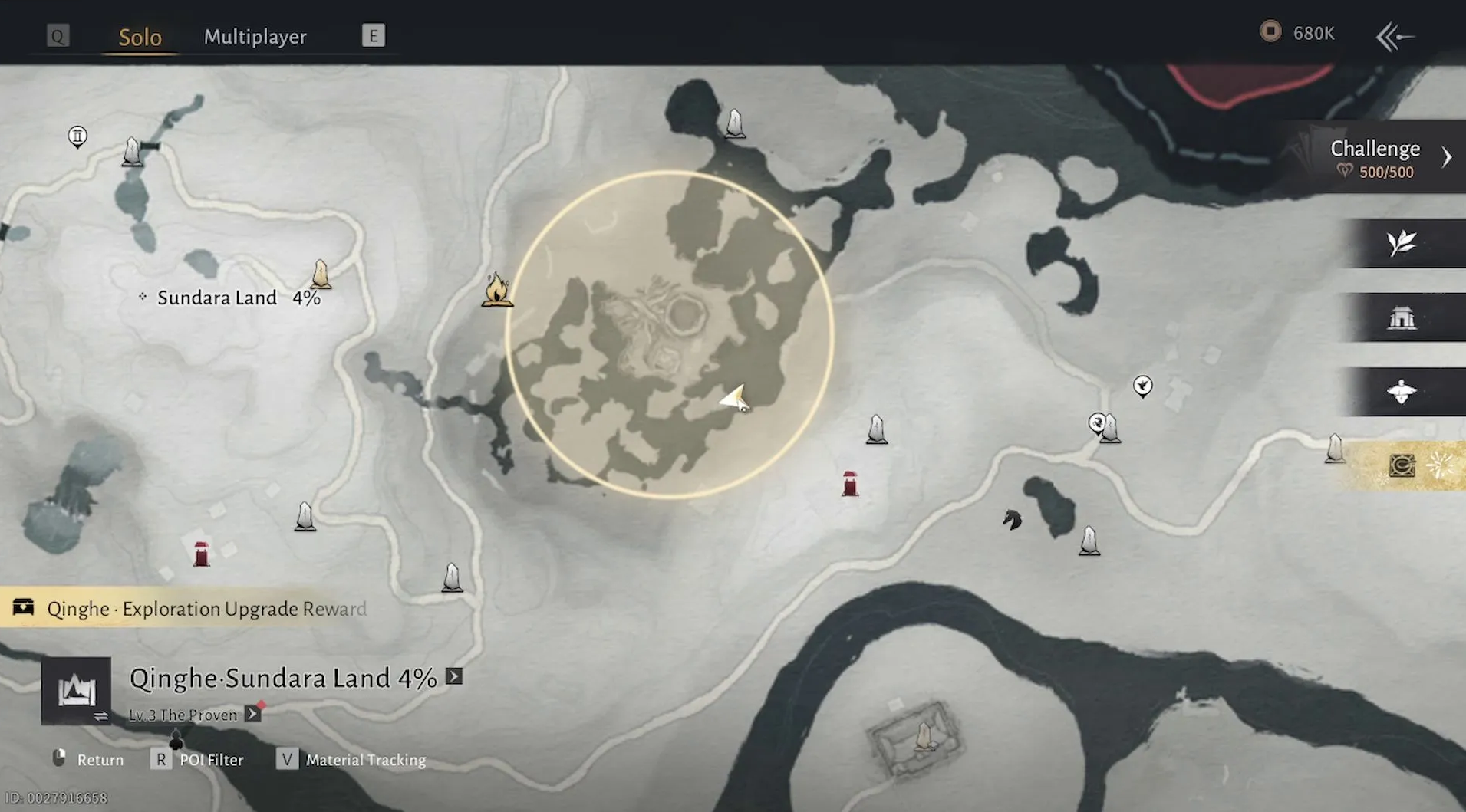The image size is (1466, 812).
Task: Expand Qinghe Sundara Land exploration details
Action: [x=454, y=676]
